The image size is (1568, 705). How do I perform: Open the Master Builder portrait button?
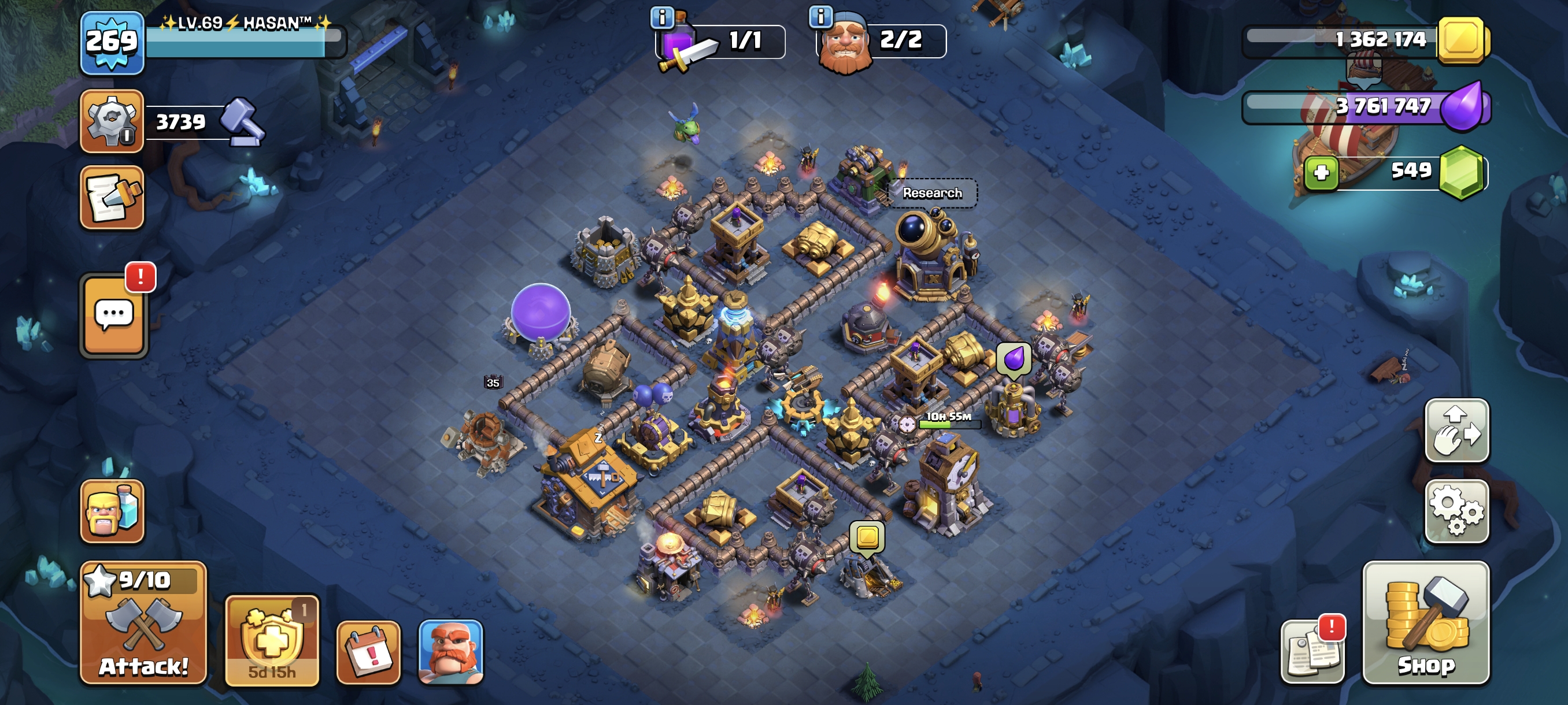(450, 652)
